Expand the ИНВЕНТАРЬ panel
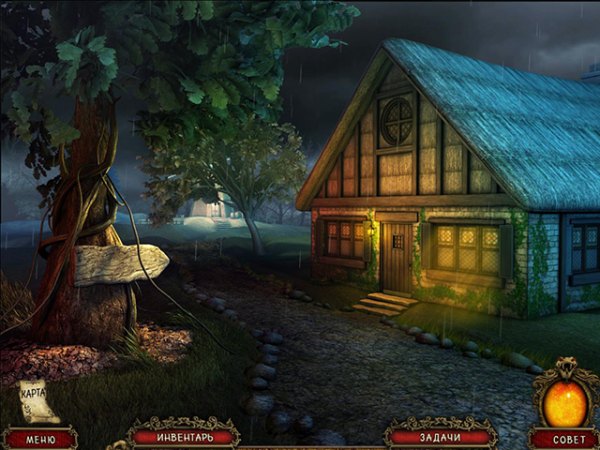 pos(184,436)
